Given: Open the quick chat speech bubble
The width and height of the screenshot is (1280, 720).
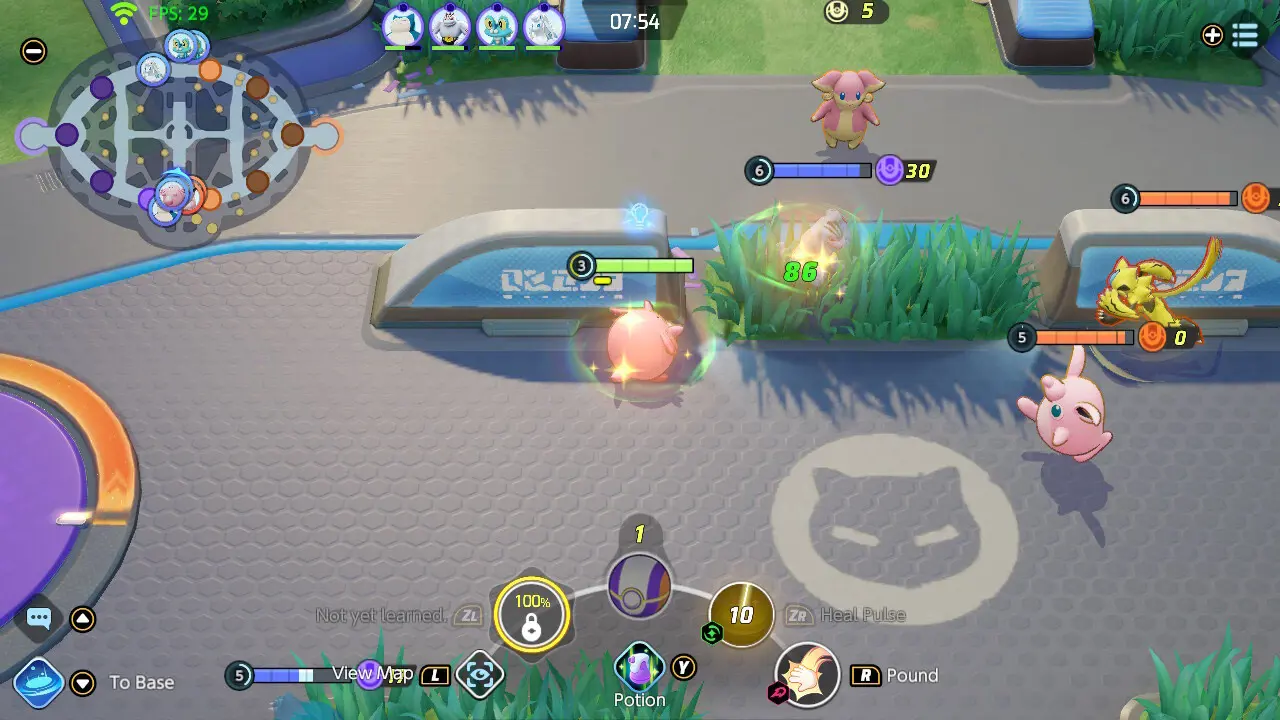Looking at the screenshot, I should [x=39, y=618].
